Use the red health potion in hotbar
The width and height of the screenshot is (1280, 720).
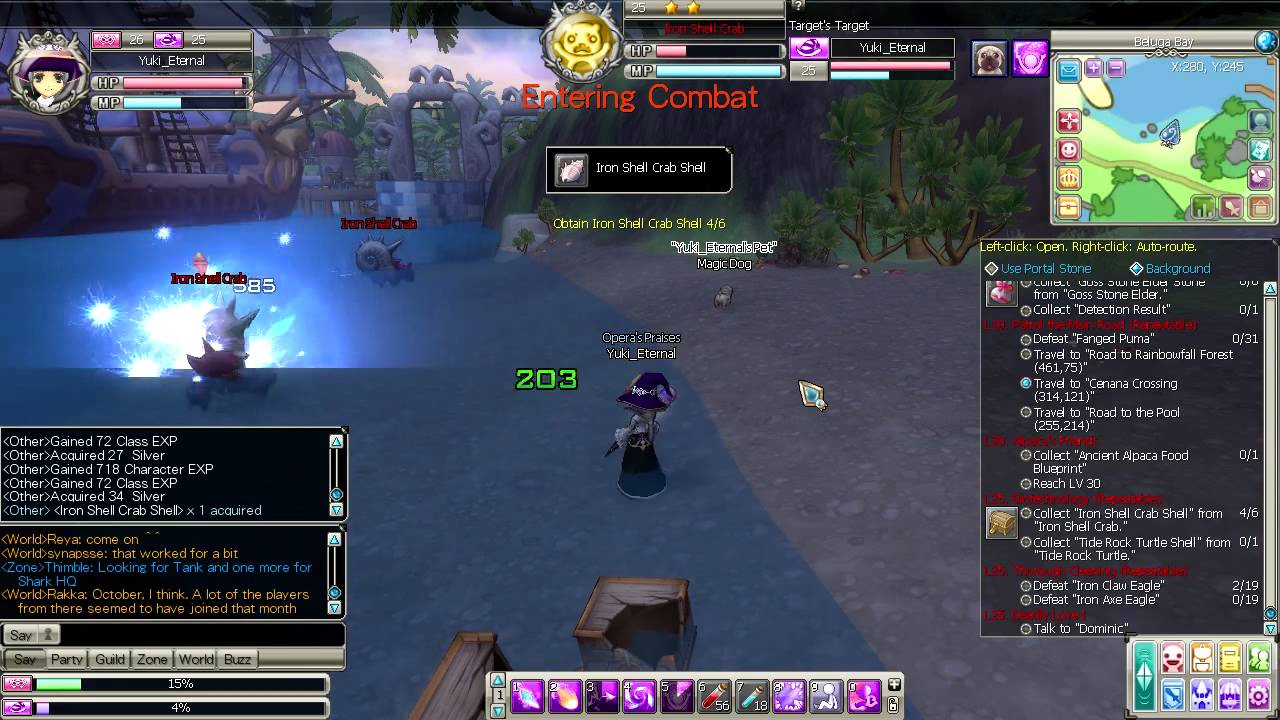[715, 696]
